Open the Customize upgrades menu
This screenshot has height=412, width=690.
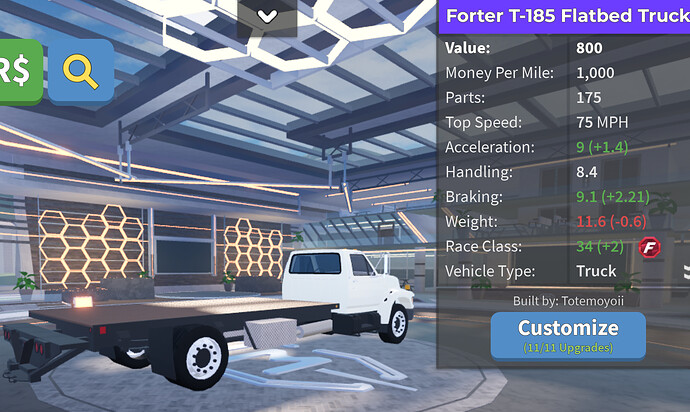(x=567, y=334)
